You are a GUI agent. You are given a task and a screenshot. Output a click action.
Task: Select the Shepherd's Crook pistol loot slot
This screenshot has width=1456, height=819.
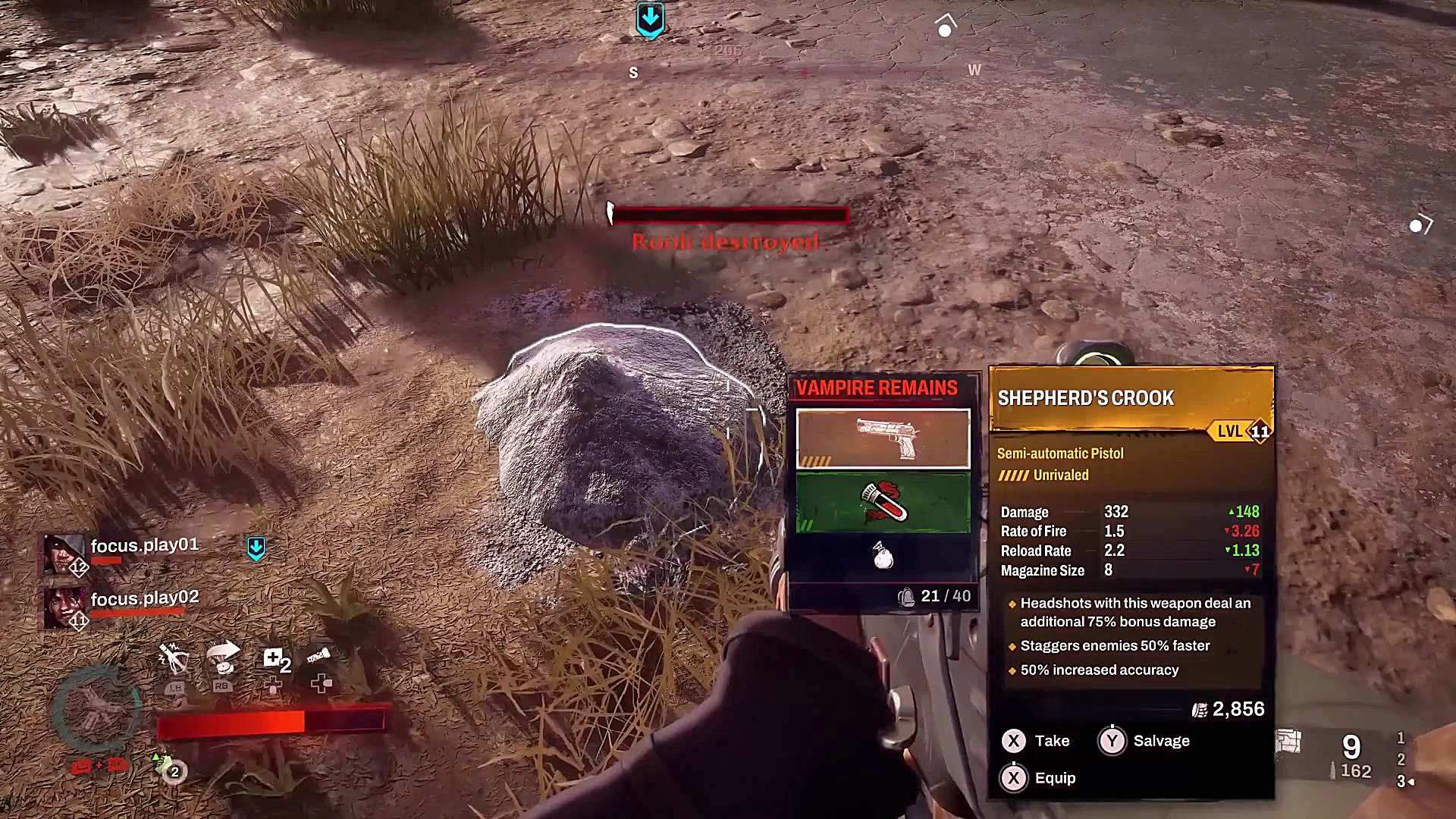[883, 438]
